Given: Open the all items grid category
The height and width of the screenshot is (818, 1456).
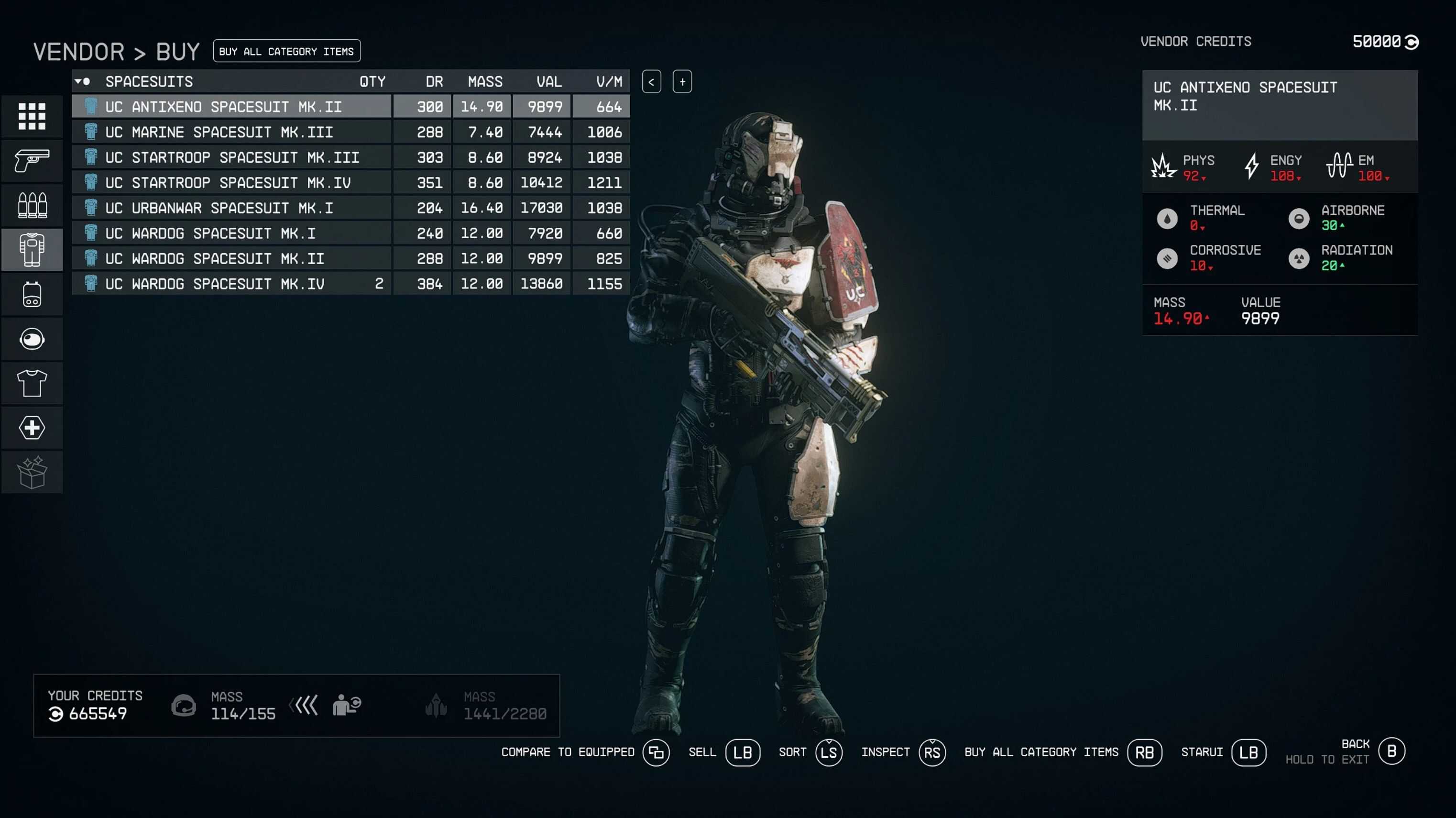Looking at the screenshot, I should [32, 116].
